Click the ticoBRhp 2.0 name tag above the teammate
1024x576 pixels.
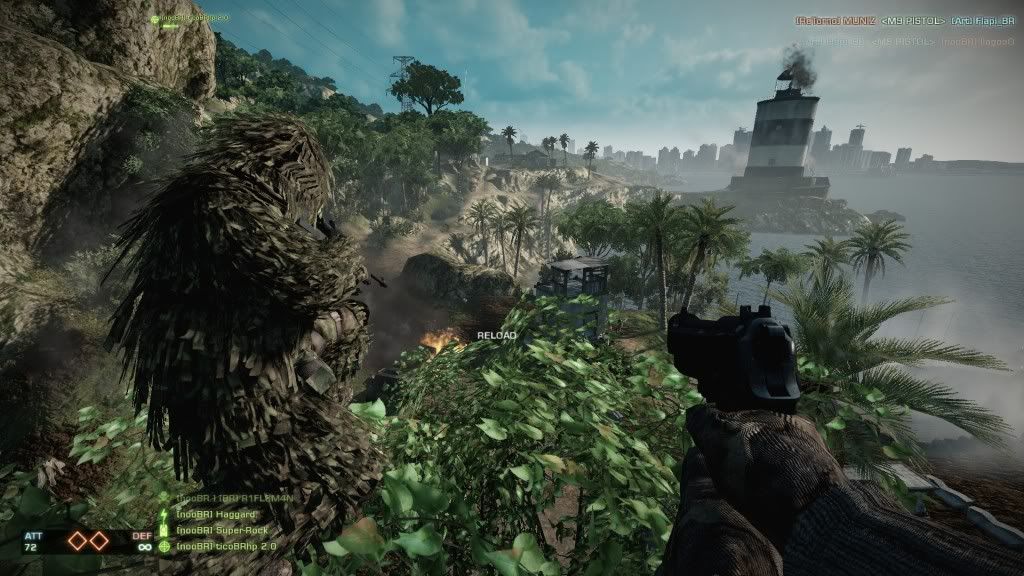point(195,18)
